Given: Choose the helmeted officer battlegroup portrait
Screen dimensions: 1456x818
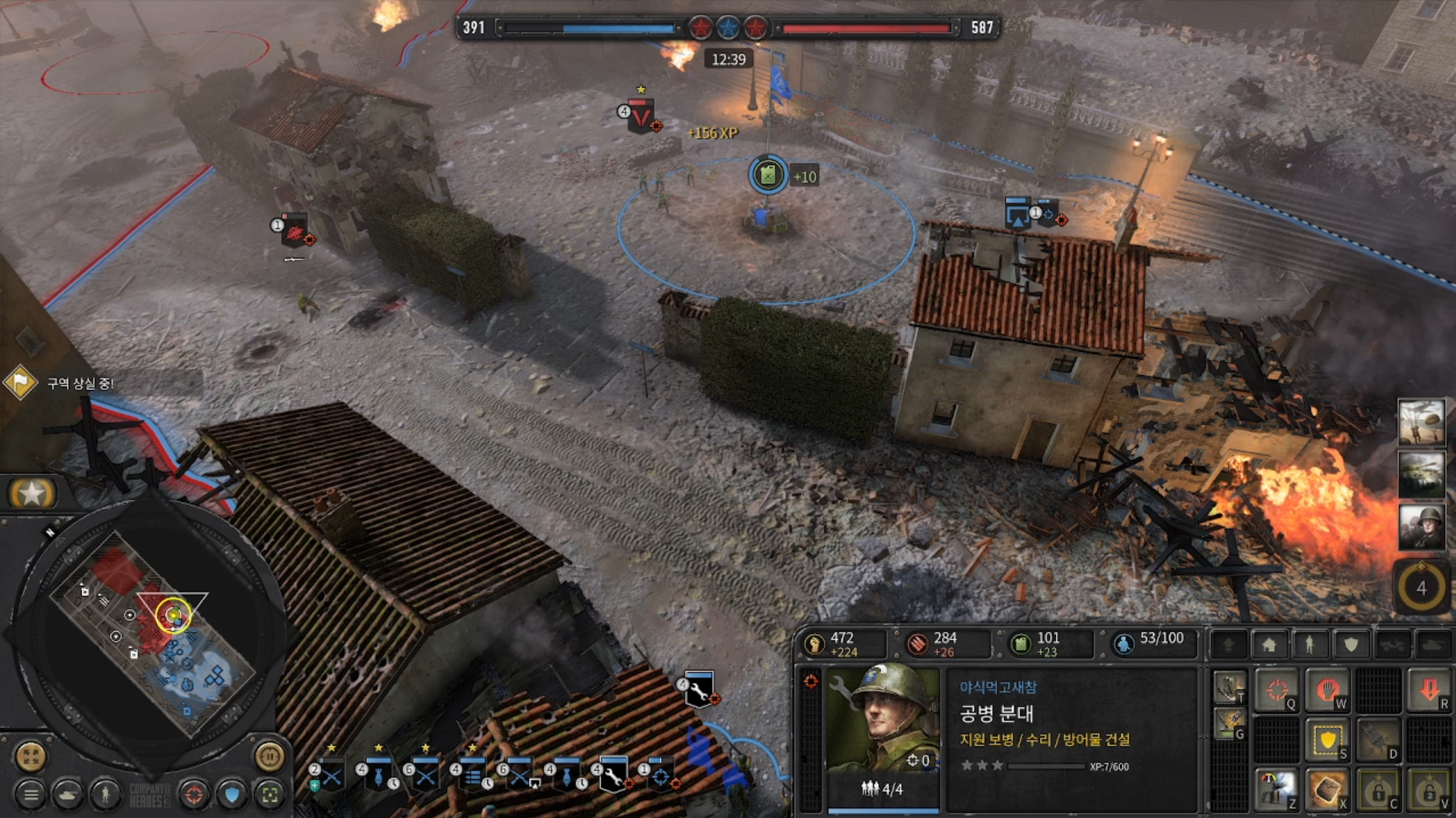Looking at the screenshot, I should coord(1420,527).
